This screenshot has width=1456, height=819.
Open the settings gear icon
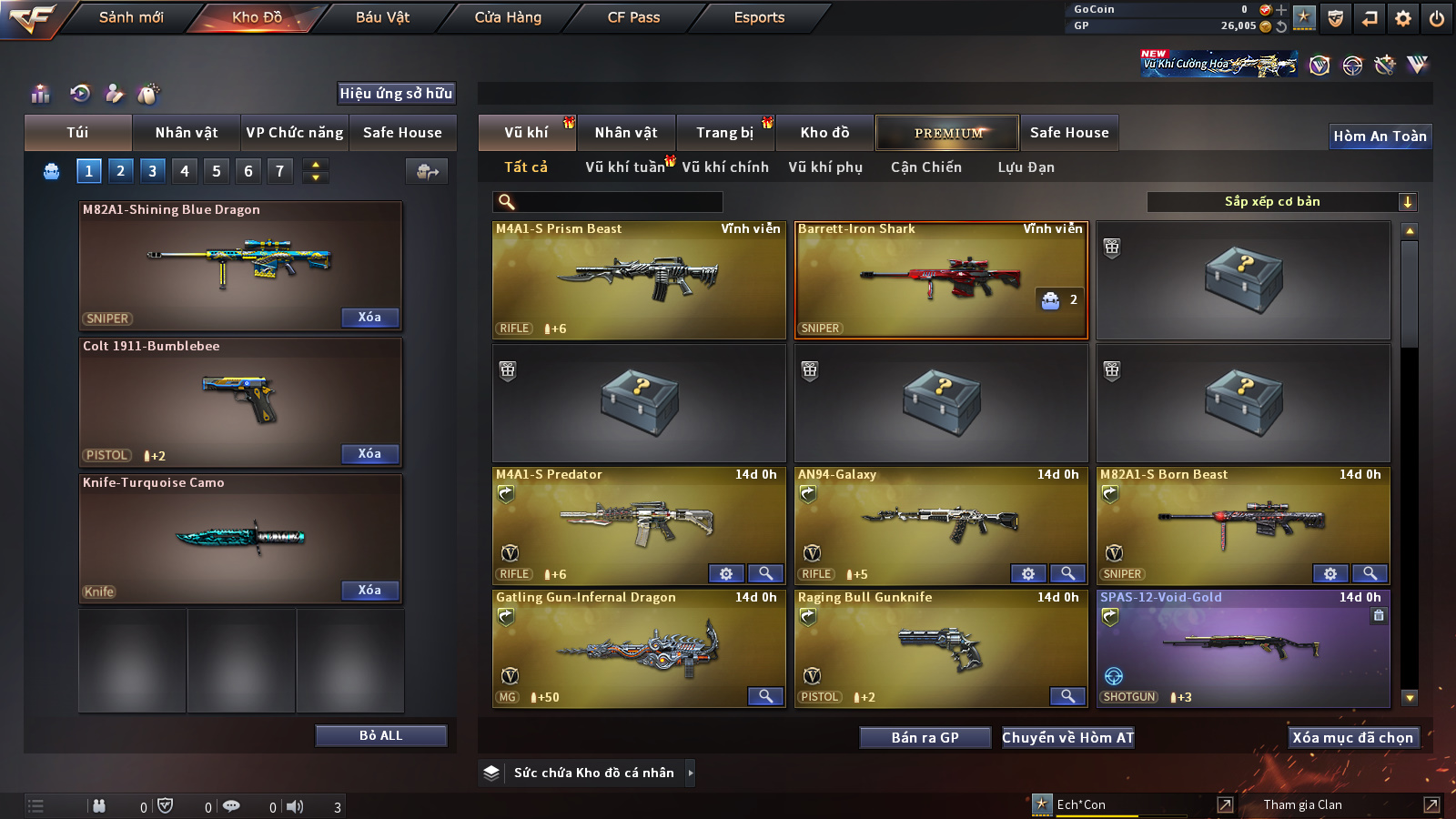click(x=1403, y=18)
